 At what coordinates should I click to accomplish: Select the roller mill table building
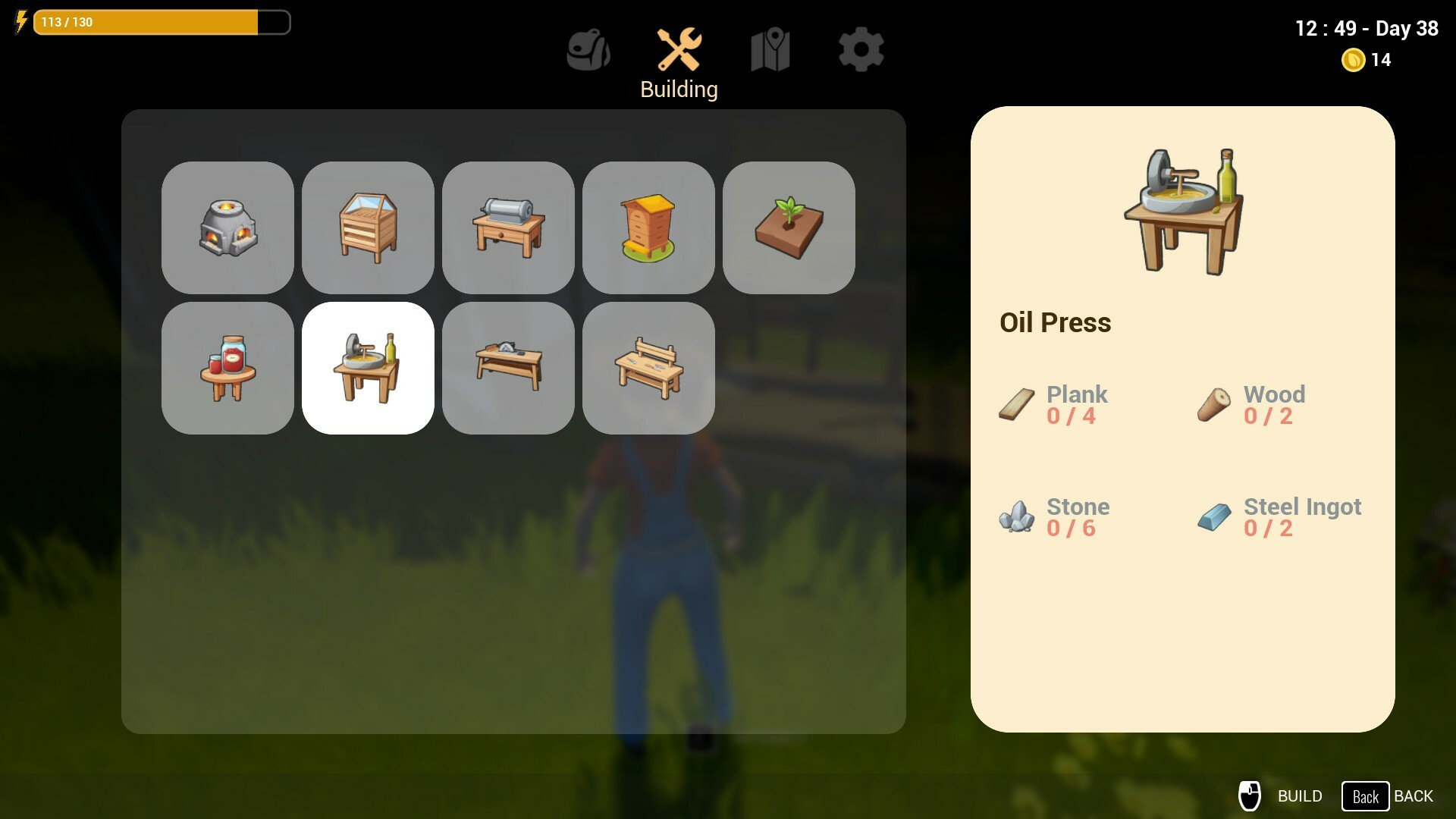(x=508, y=227)
